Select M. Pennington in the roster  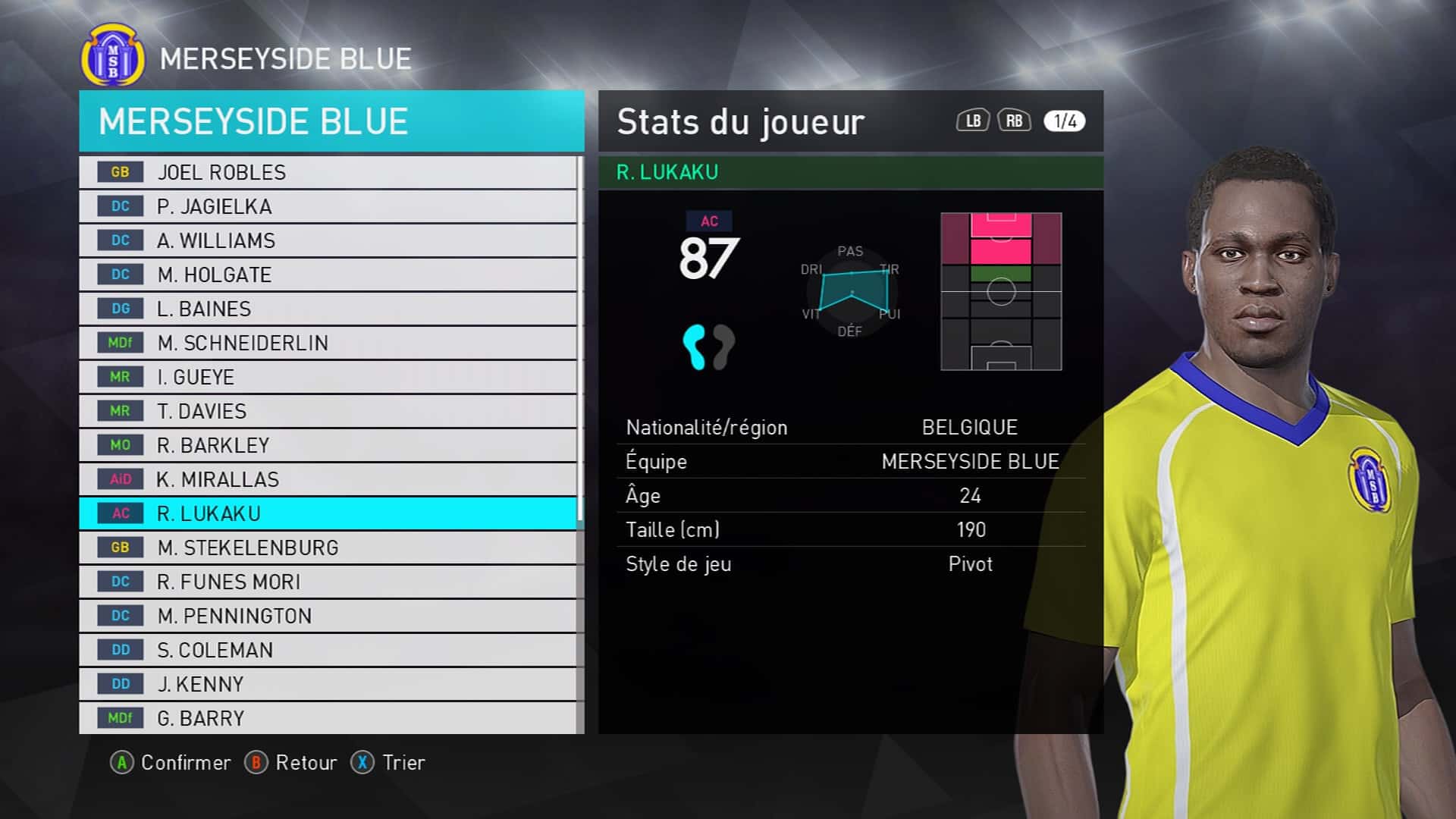[x=328, y=616]
